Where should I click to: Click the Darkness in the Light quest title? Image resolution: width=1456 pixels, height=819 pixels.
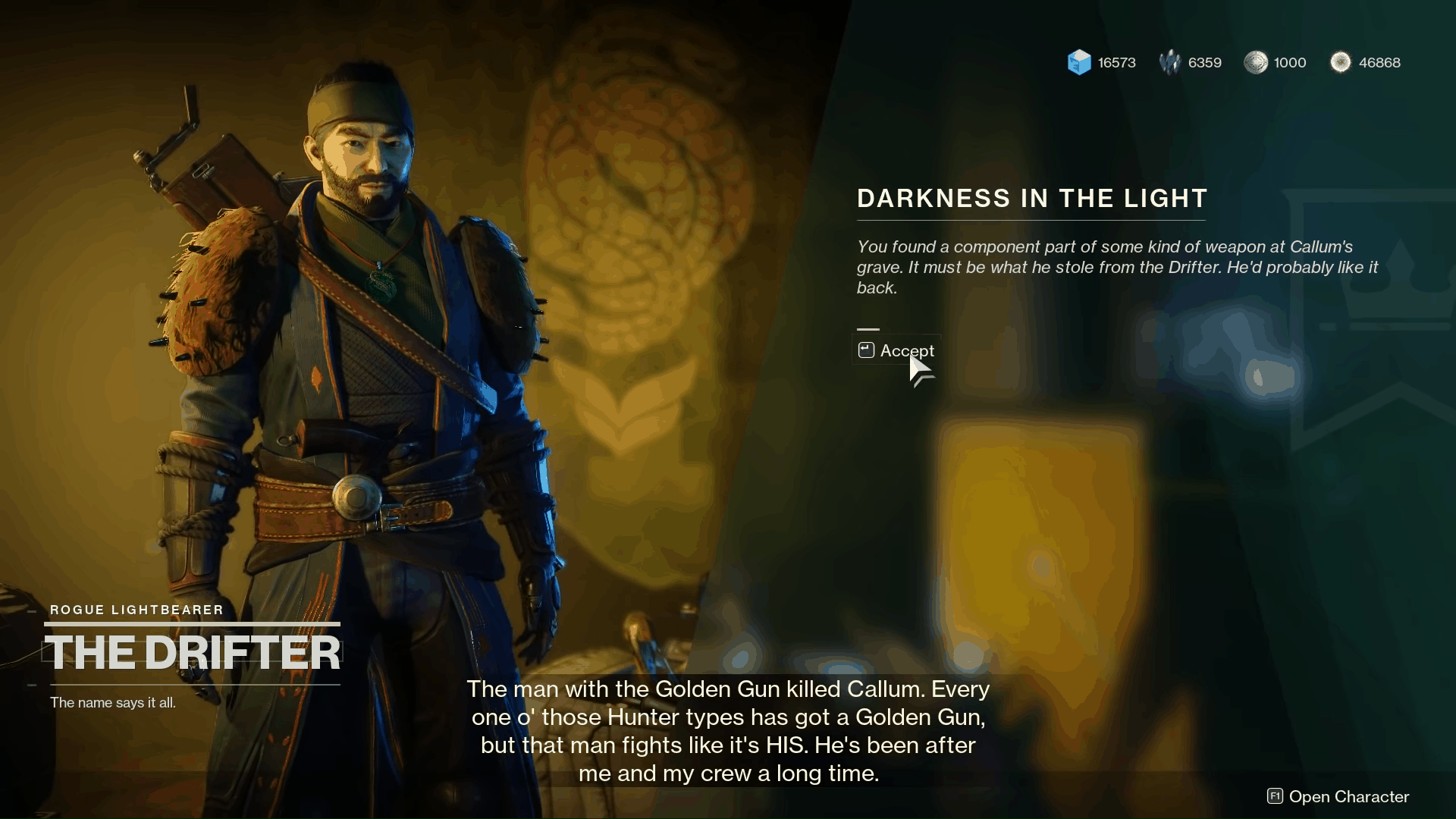point(1031,198)
